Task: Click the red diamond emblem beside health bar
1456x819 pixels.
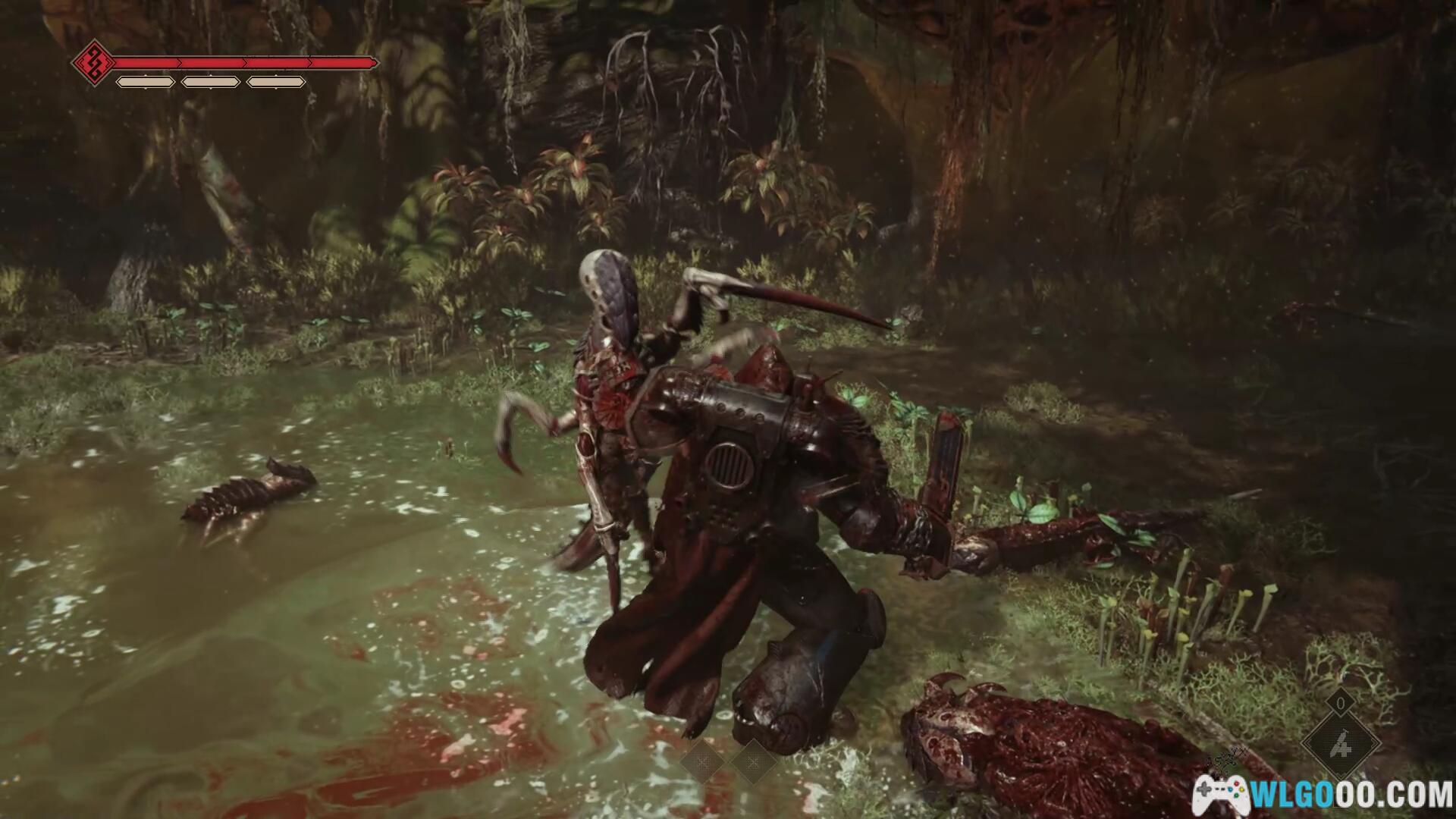Action: pyautogui.click(x=94, y=63)
